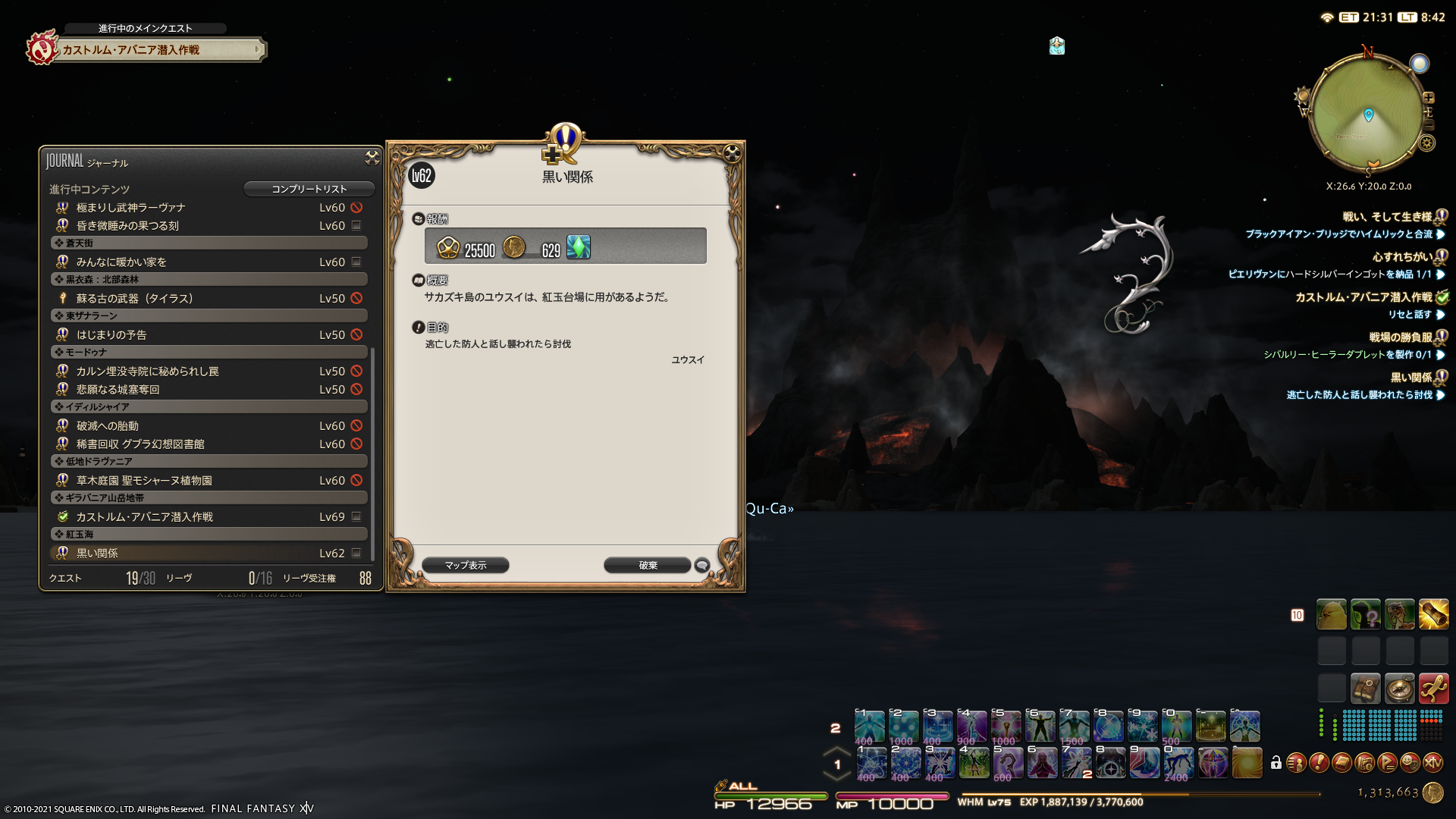Select the カストルム・アバニア潜入作戦 journal entry
Viewport: 1456px width, 819px height.
point(144,516)
